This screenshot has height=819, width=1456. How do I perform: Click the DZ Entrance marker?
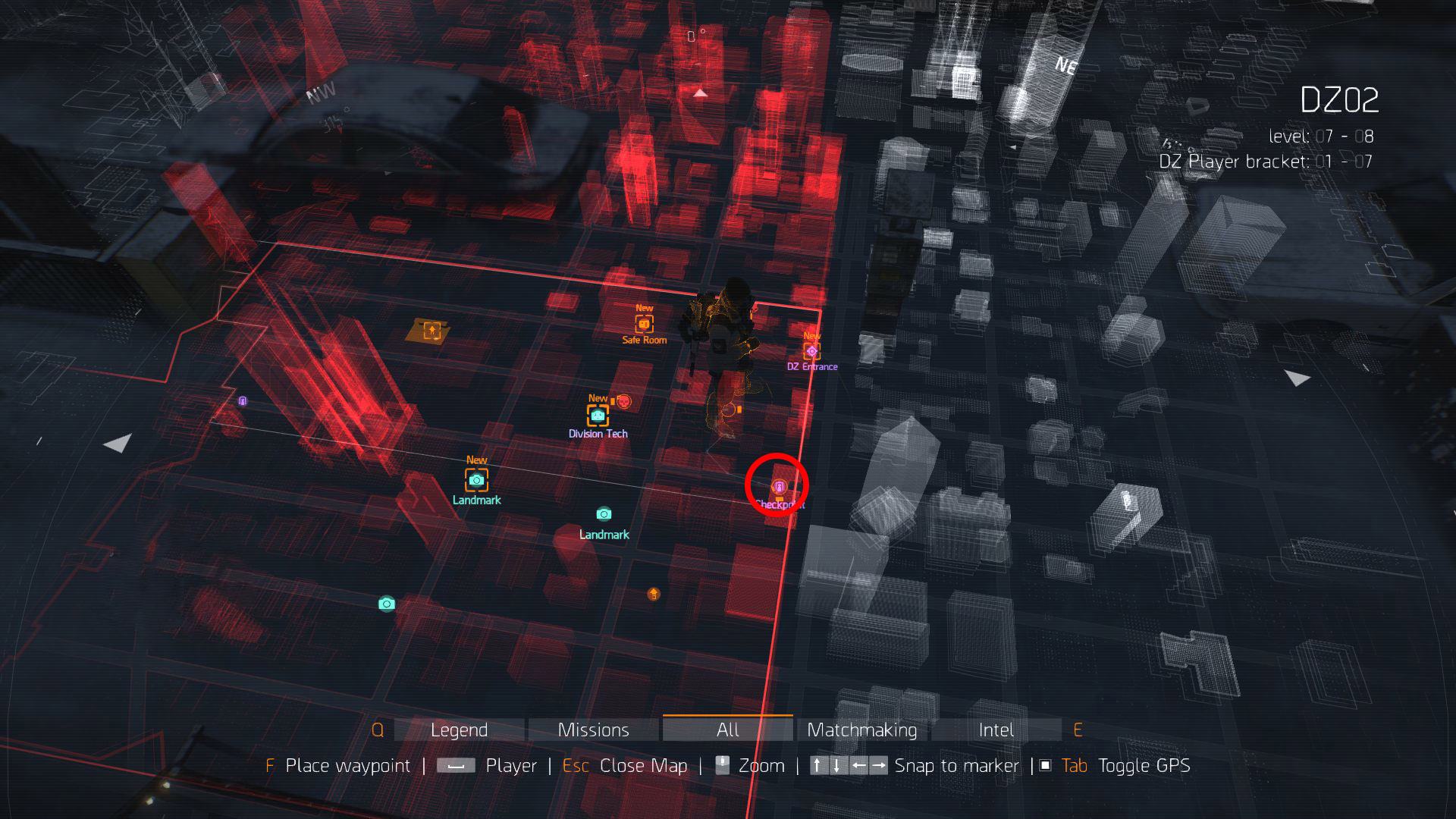point(811,352)
